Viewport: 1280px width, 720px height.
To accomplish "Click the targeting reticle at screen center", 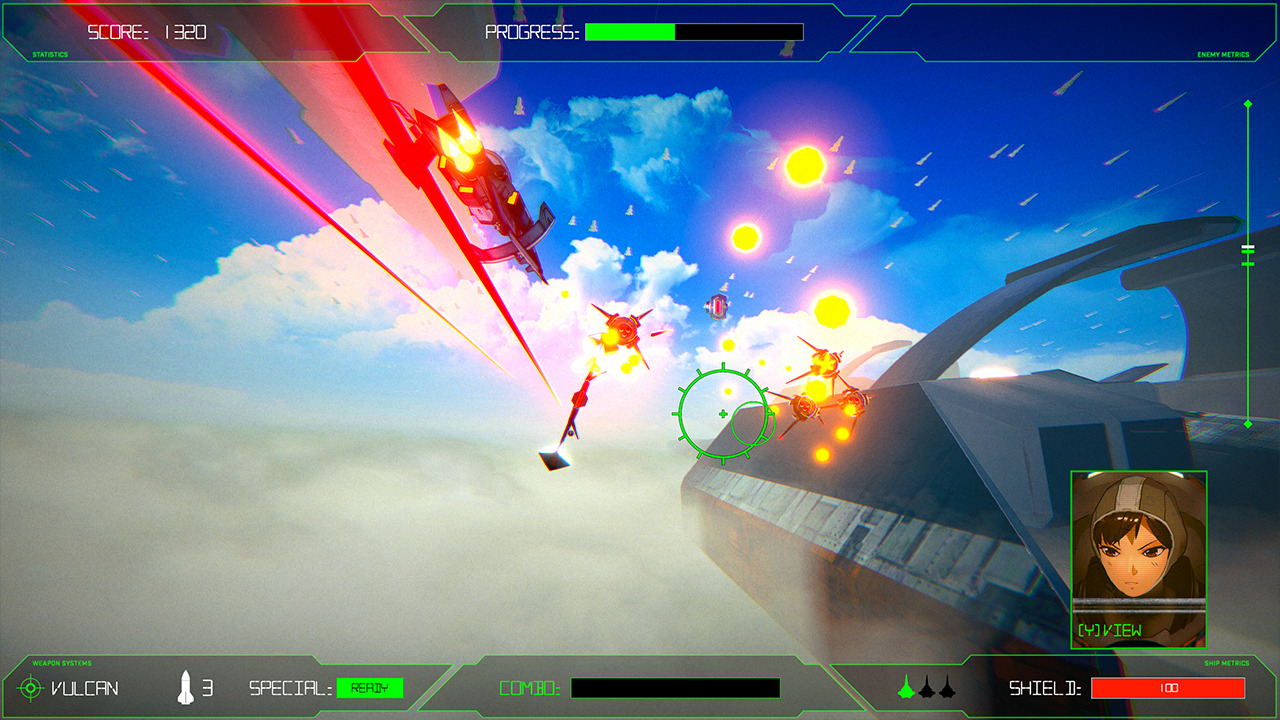I will tap(721, 410).
